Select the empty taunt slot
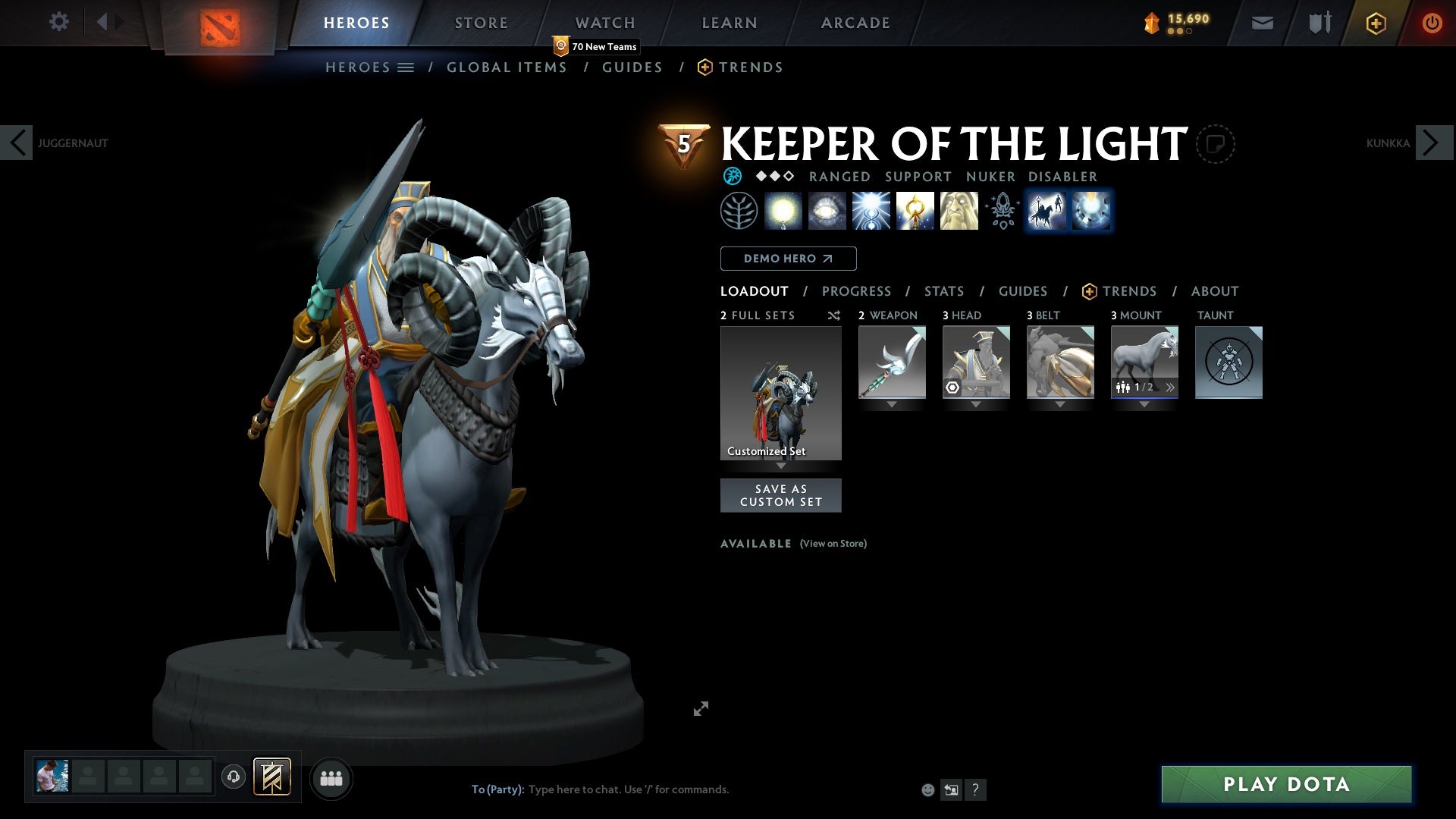1456x819 pixels. (x=1228, y=362)
